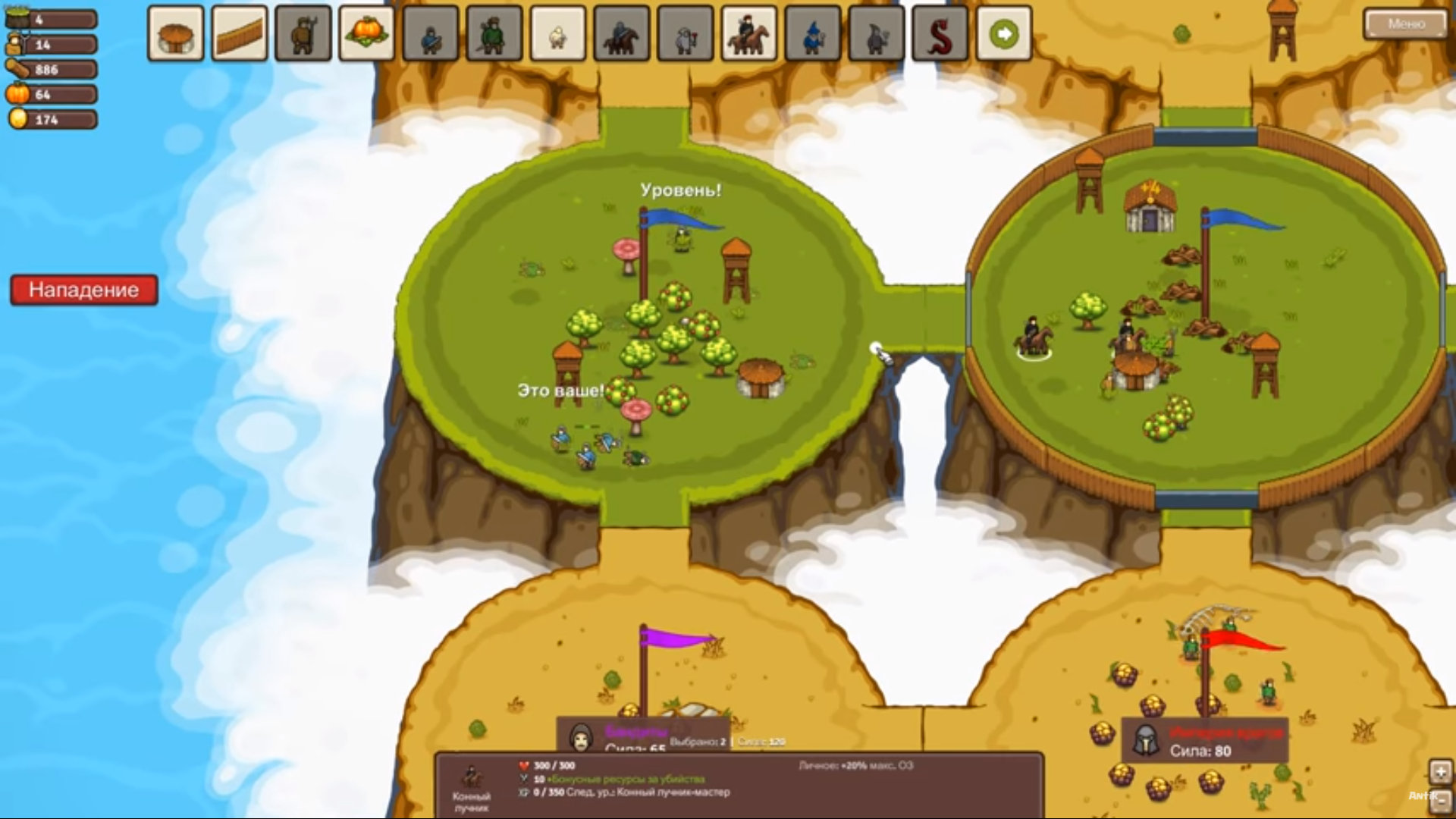1456x819 pixels.
Task: Click the red Нападение attack button
Action: coord(84,290)
